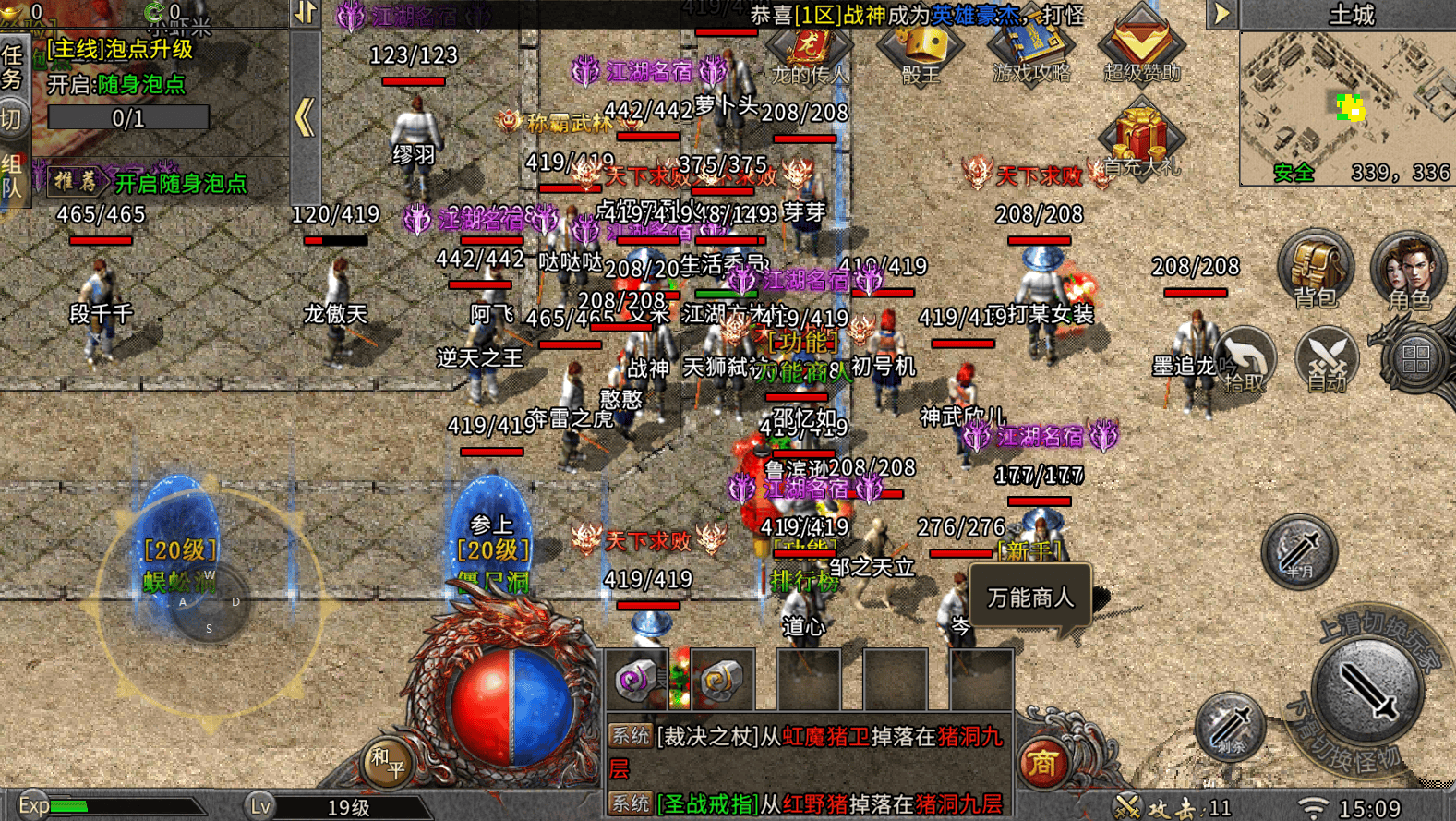
Task: Open 超级赞助 sponsor icon
Action: (1141, 46)
